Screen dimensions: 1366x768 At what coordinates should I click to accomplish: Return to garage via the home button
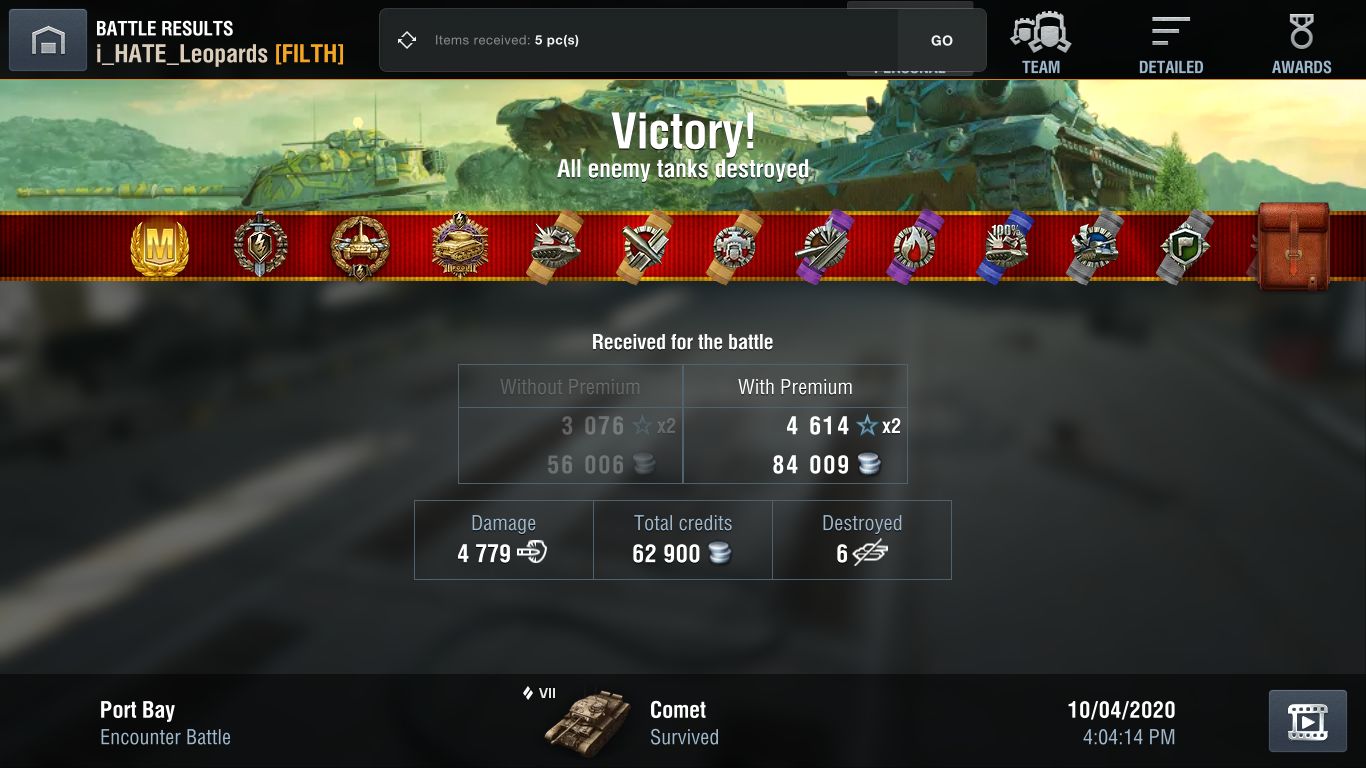[x=48, y=40]
